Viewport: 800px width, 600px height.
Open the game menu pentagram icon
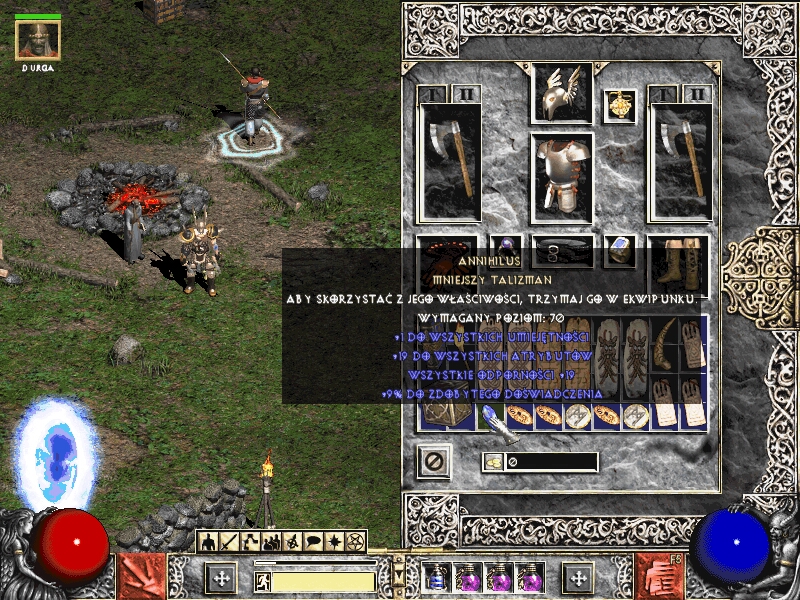tap(353, 542)
